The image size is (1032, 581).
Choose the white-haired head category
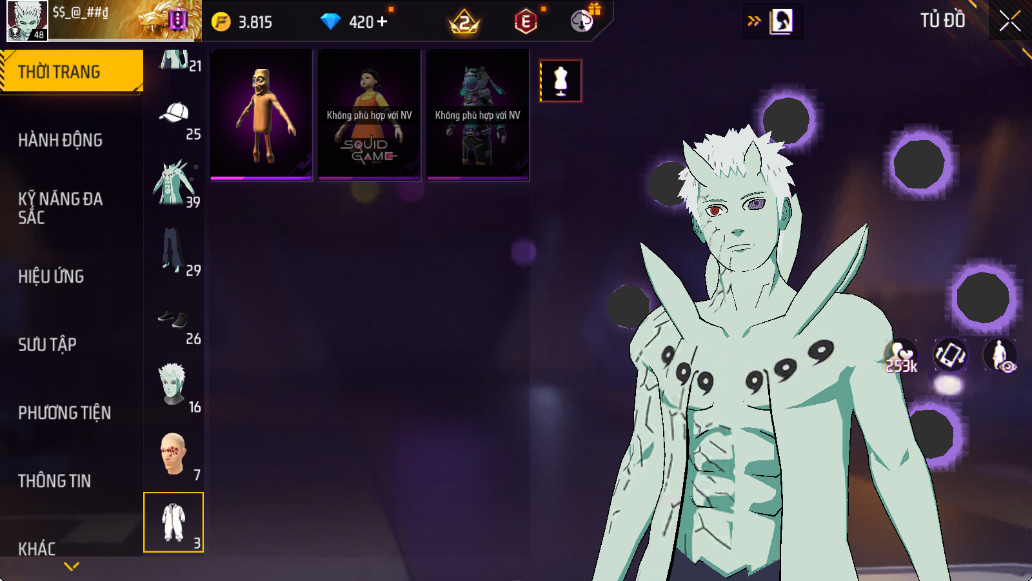(174, 387)
